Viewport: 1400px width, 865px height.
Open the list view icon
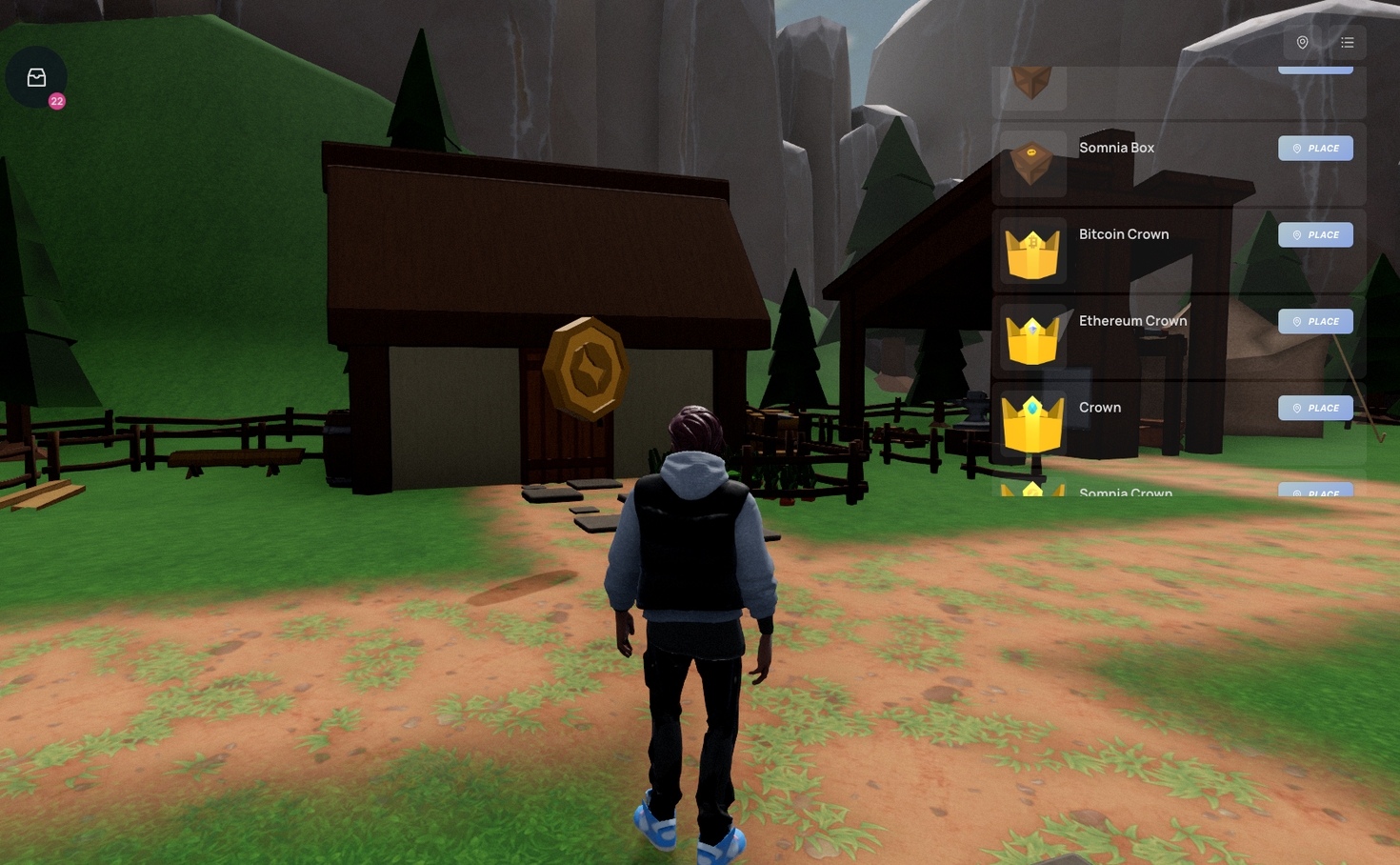tap(1347, 42)
